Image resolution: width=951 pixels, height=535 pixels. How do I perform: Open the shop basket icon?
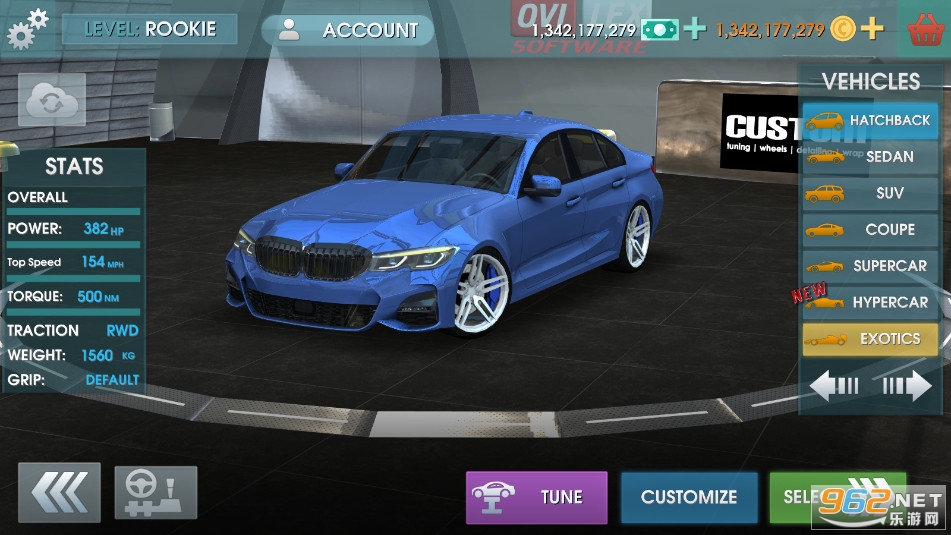(924, 29)
